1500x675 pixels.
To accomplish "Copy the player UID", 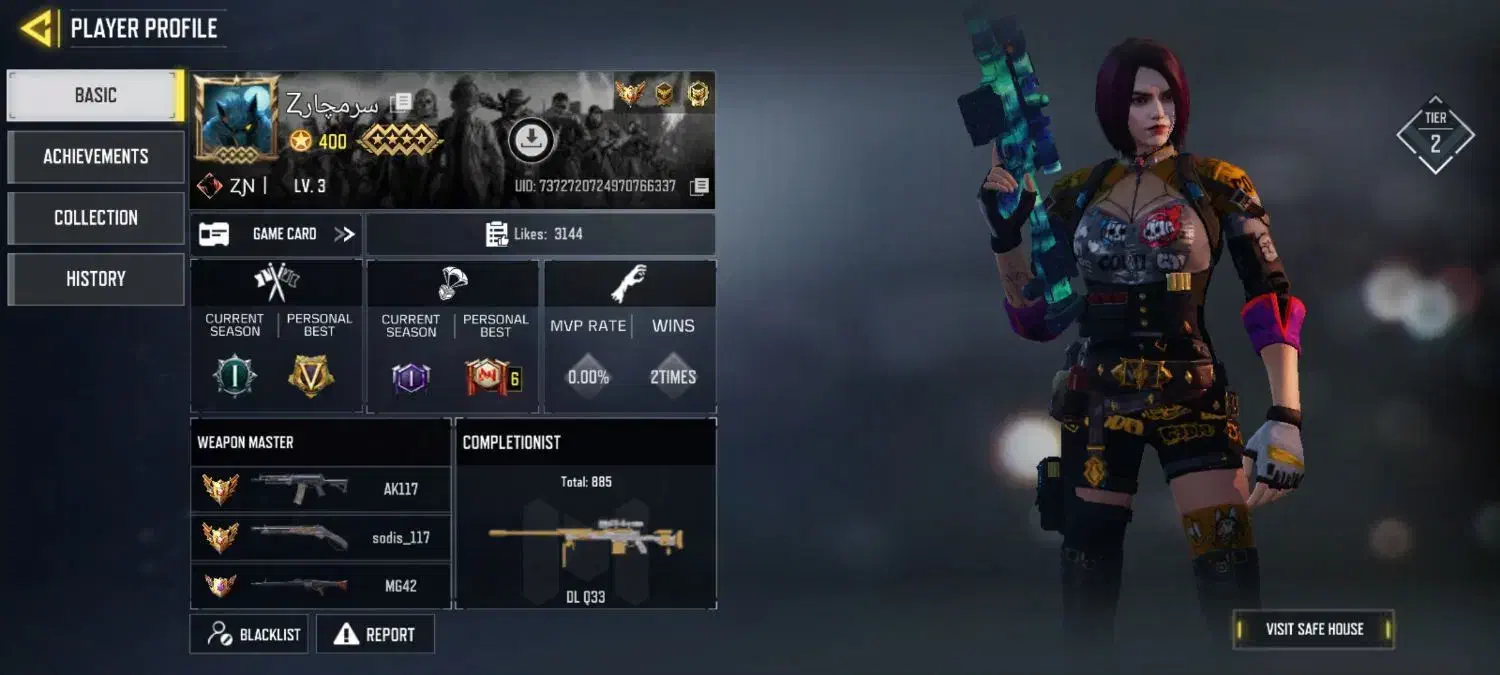I will pyautogui.click(x=700, y=186).
